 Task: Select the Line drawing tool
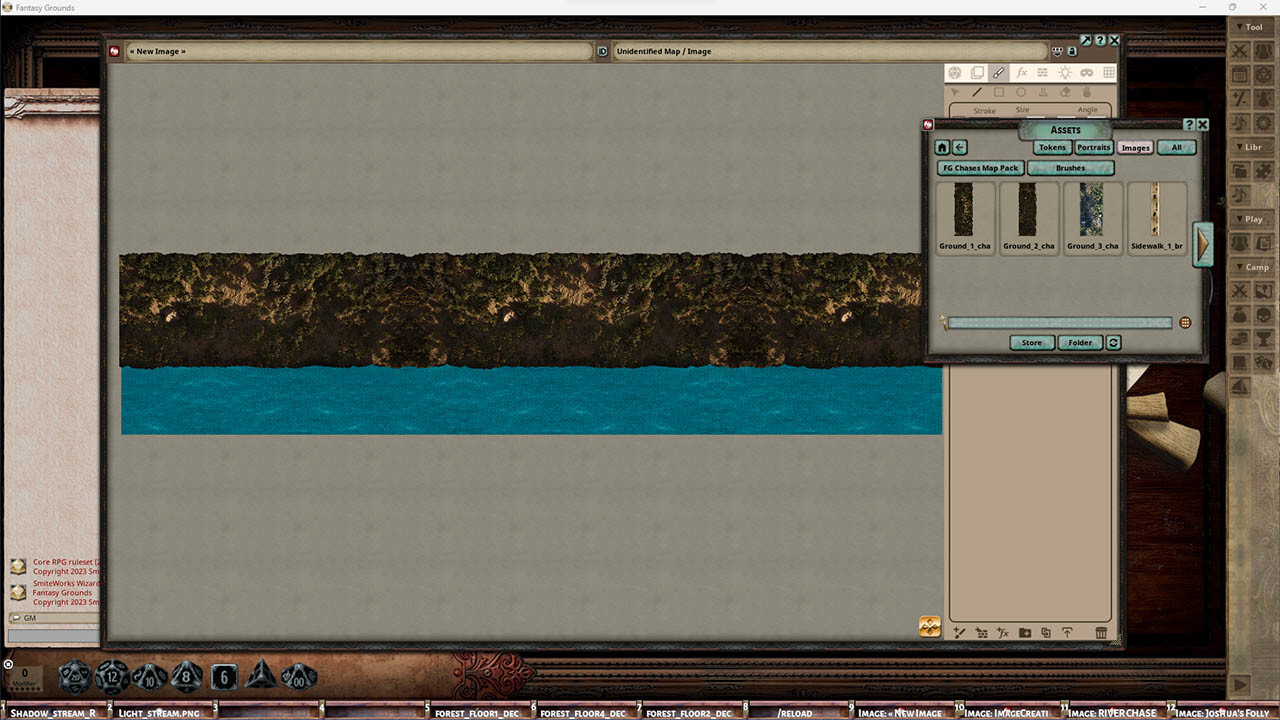[x=977, y=92]
